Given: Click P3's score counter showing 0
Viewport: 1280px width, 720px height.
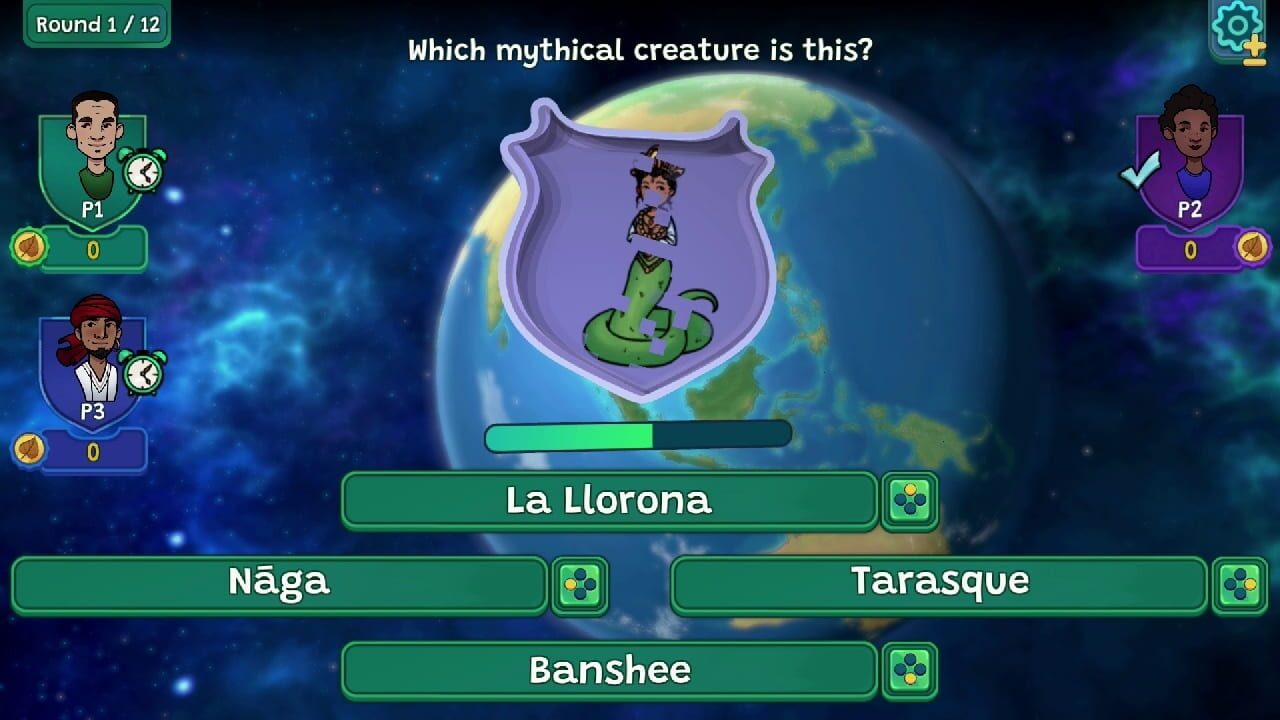Looking at the screenshot, I should coord(95,452).
